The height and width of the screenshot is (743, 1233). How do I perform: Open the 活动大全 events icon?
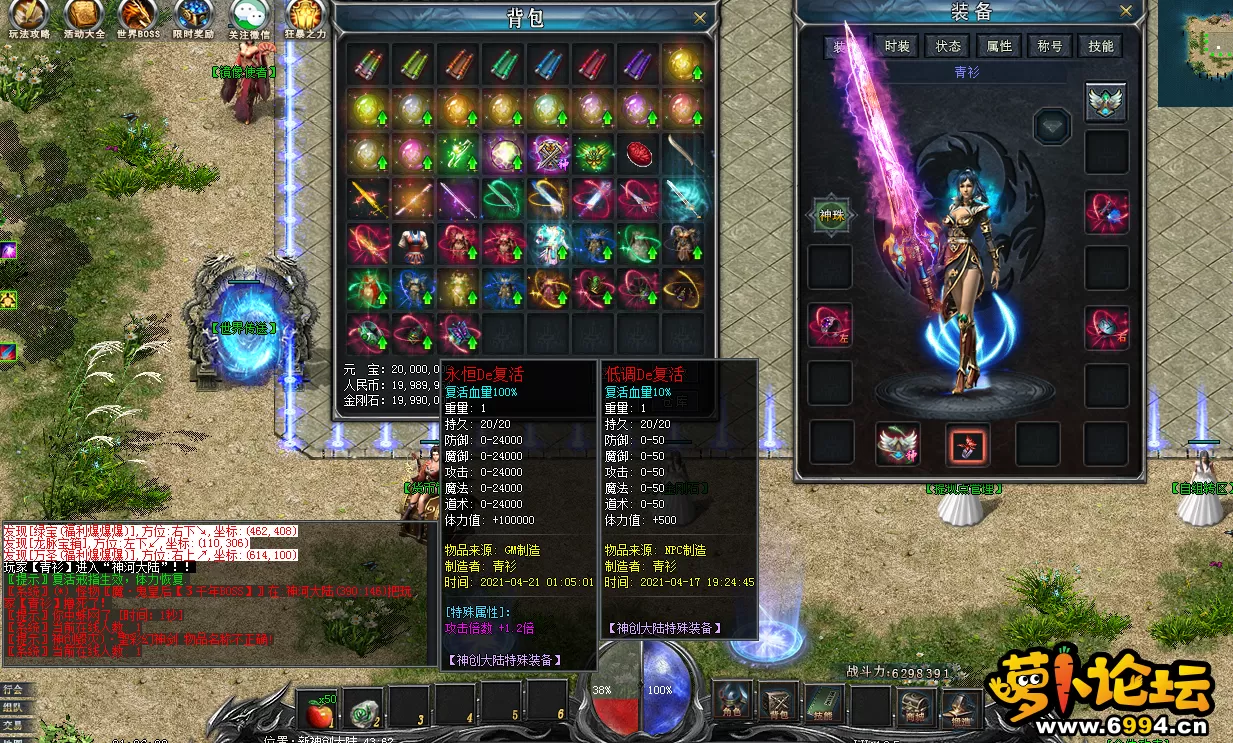(84, 17)
